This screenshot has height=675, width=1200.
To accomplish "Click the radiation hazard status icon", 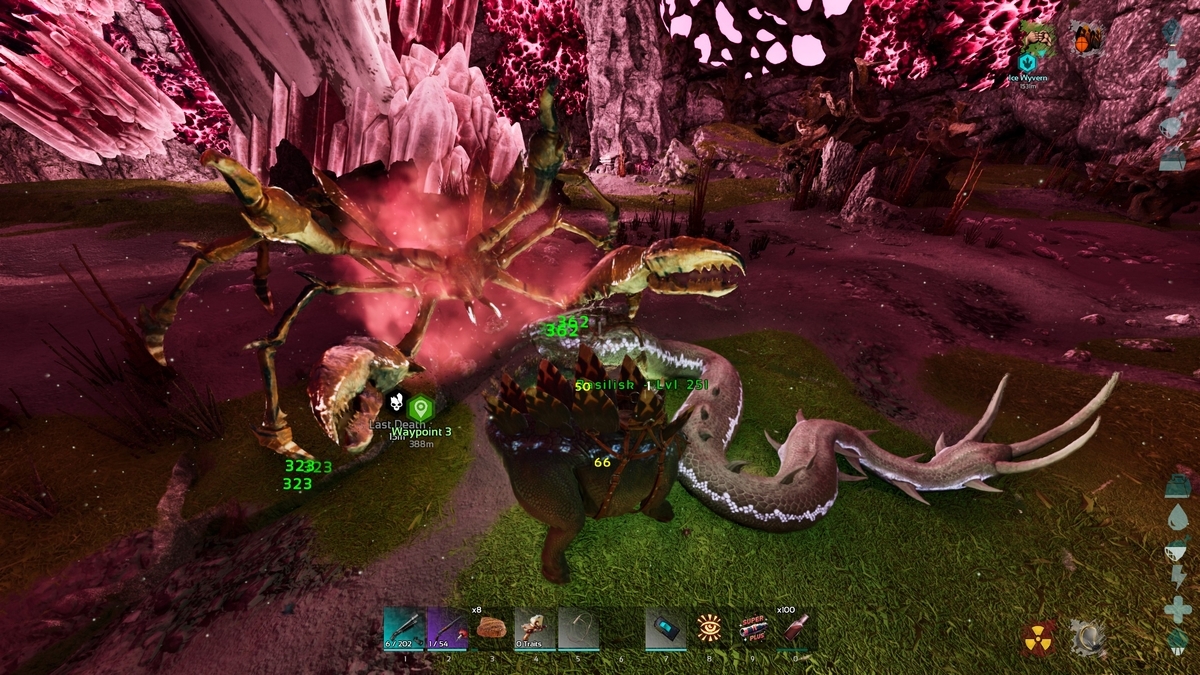I will pos(1040,637).
